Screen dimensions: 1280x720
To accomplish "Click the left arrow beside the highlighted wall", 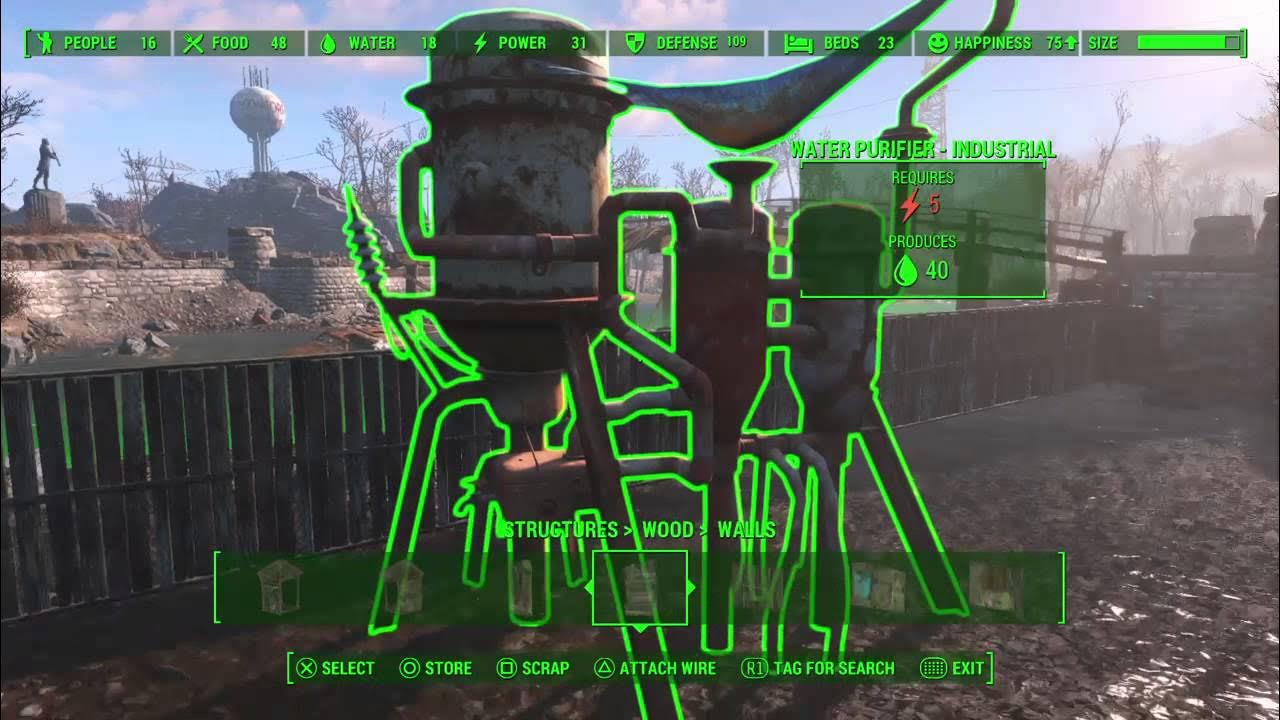I will tap(589, 586).
